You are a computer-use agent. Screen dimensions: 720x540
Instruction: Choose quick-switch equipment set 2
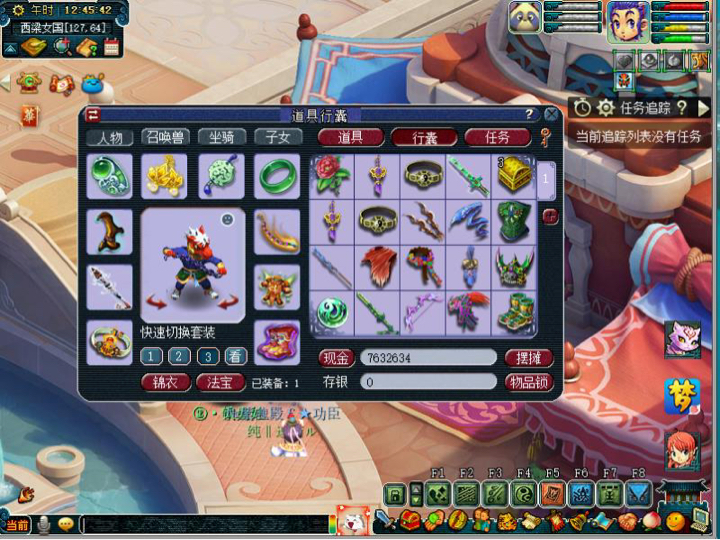[179, 356]
